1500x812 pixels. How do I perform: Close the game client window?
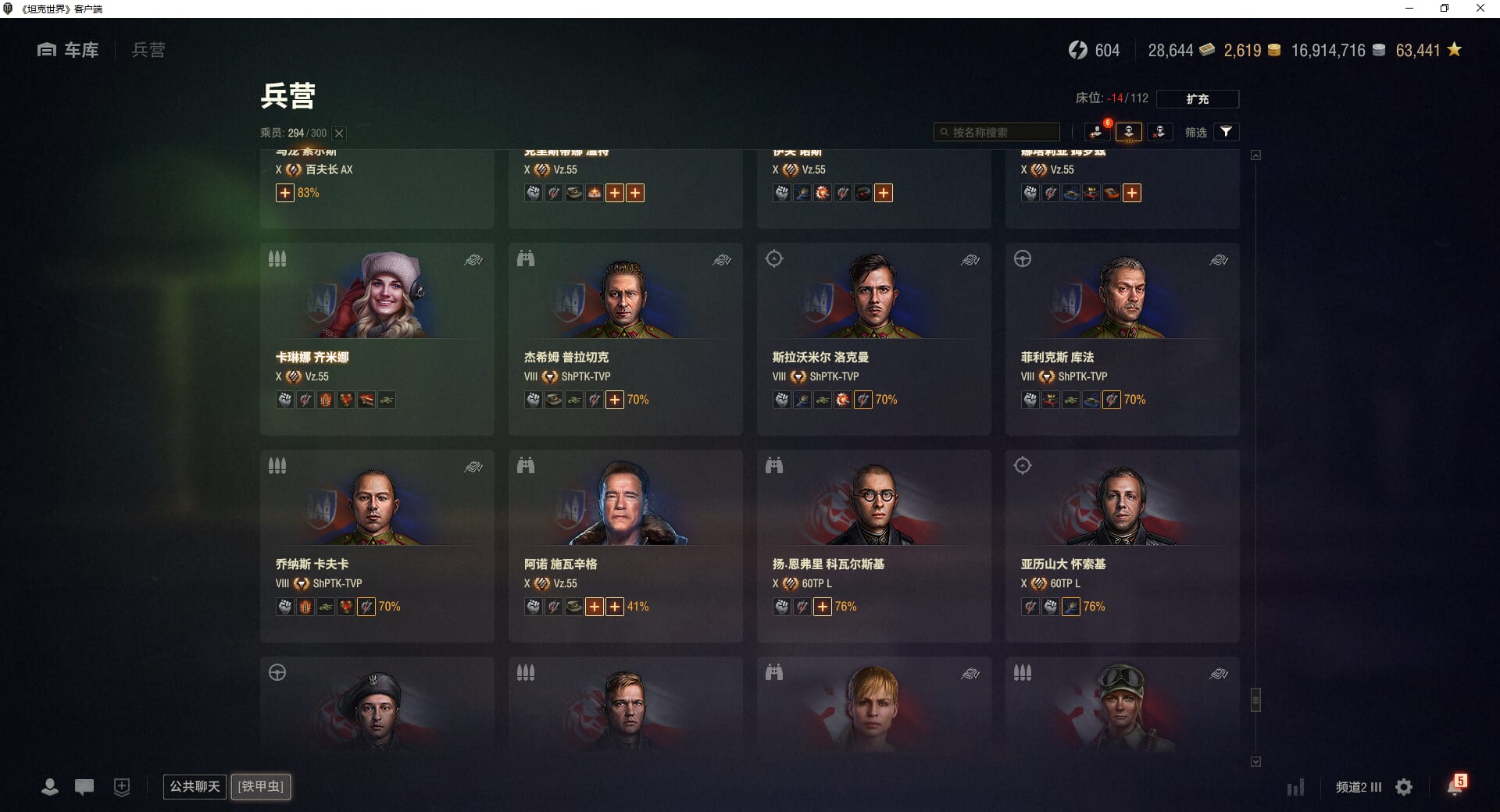point(1480,9)
